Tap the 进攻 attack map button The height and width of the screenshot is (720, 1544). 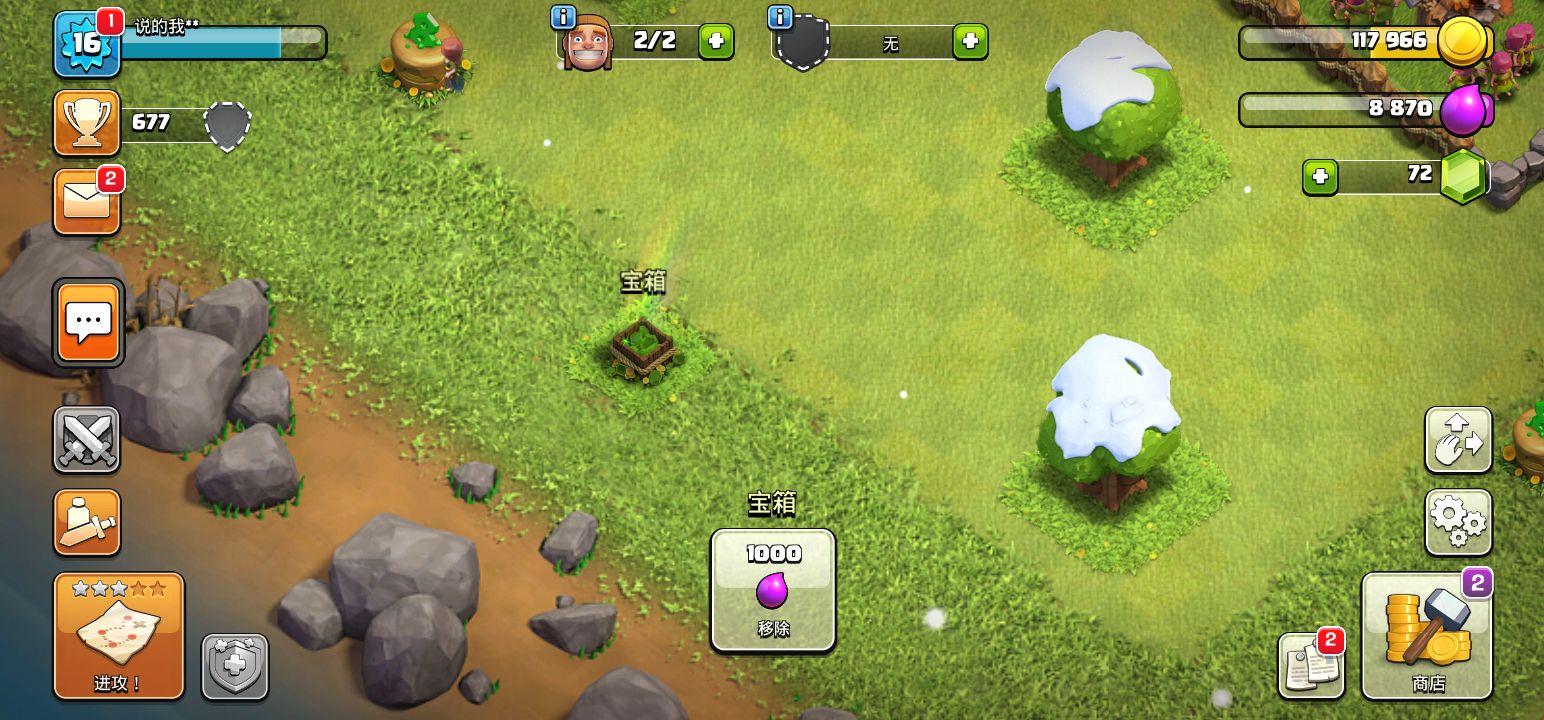[x=119, y=636]
